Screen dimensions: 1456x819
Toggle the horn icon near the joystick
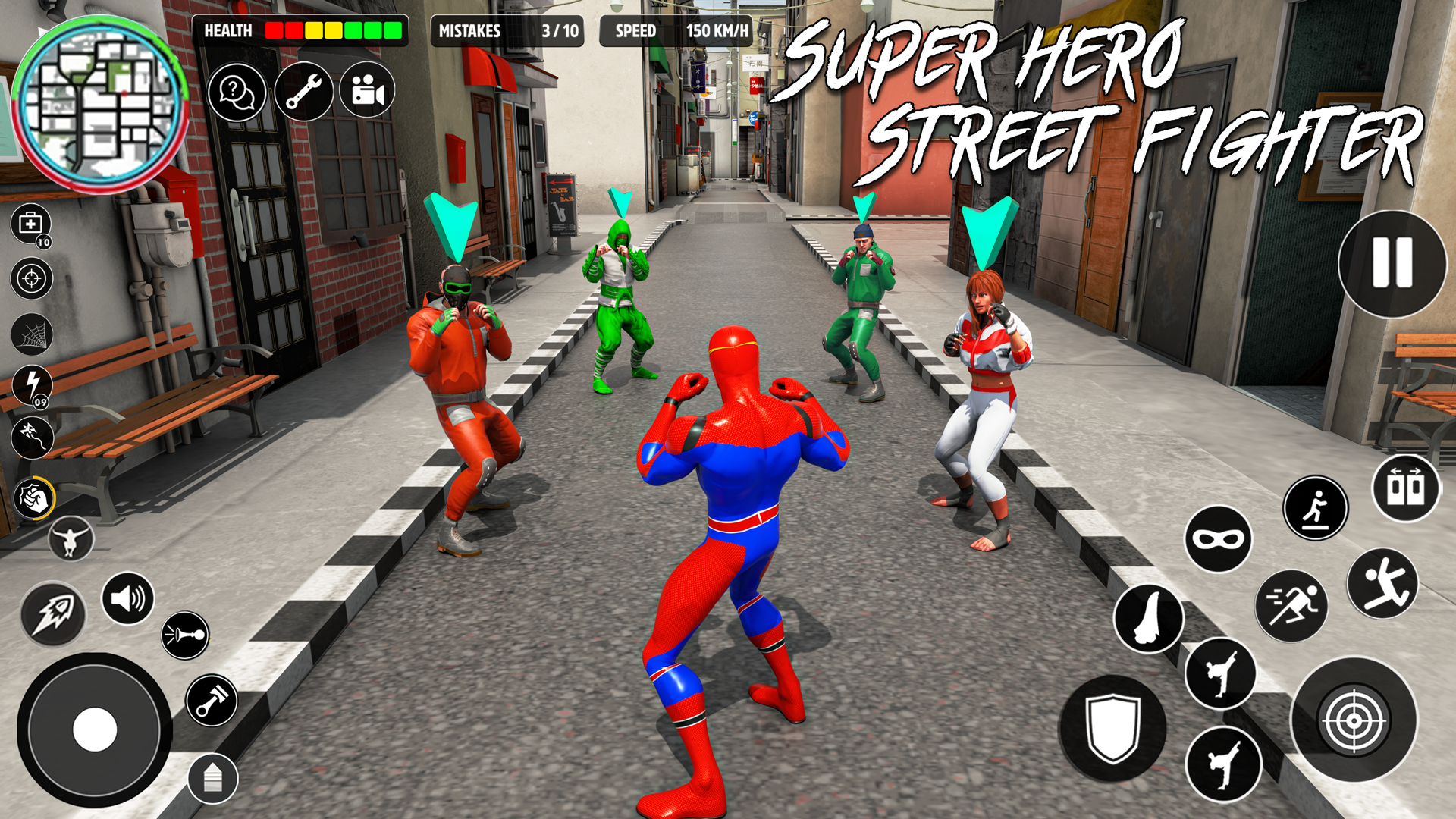[184, 634]
